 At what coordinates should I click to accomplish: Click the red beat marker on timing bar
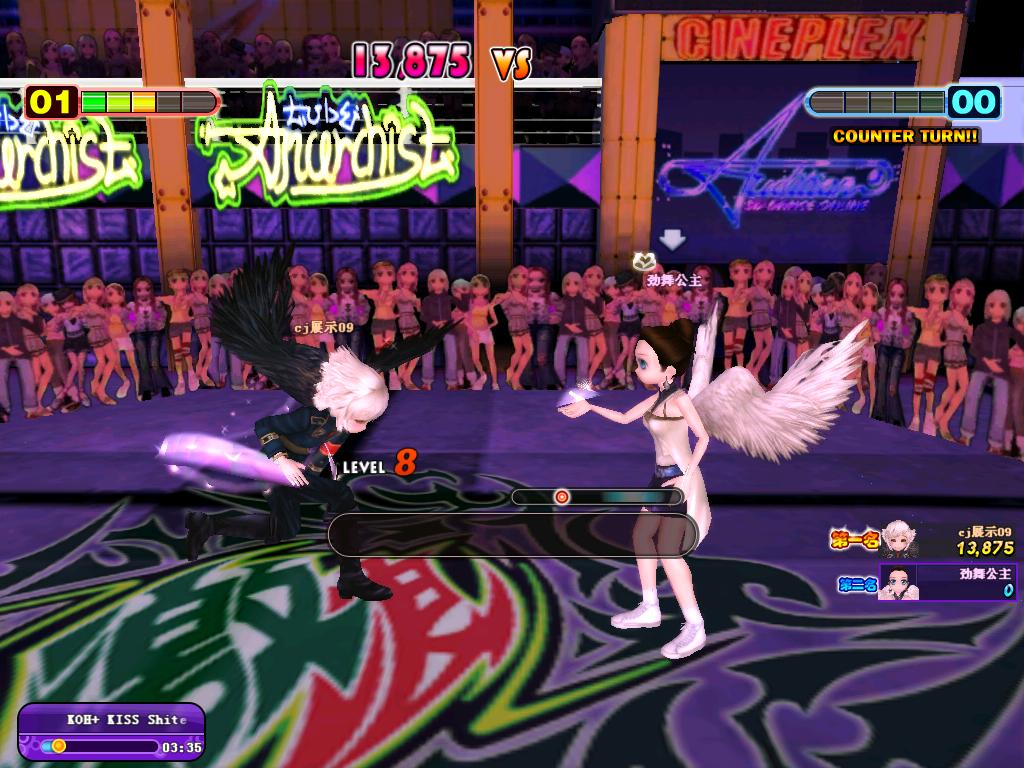pyautogui.click(x=562, y=496)
